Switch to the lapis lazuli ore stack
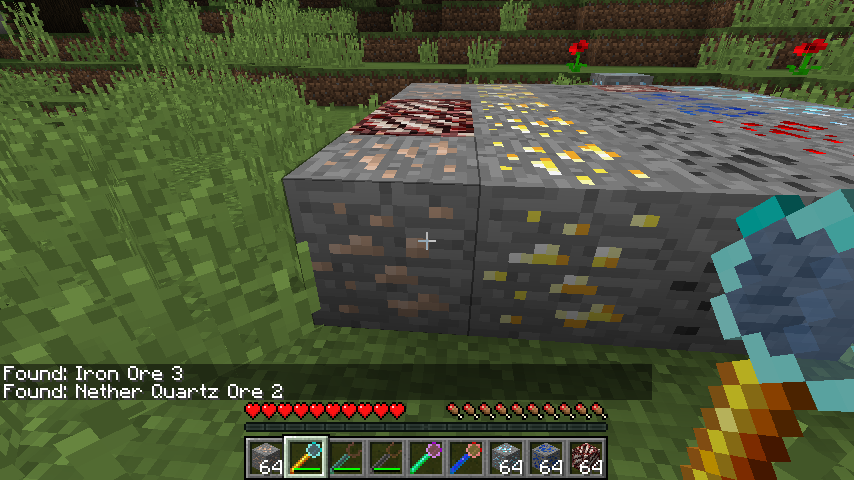 pyautogui.click(x=546, y=458)
